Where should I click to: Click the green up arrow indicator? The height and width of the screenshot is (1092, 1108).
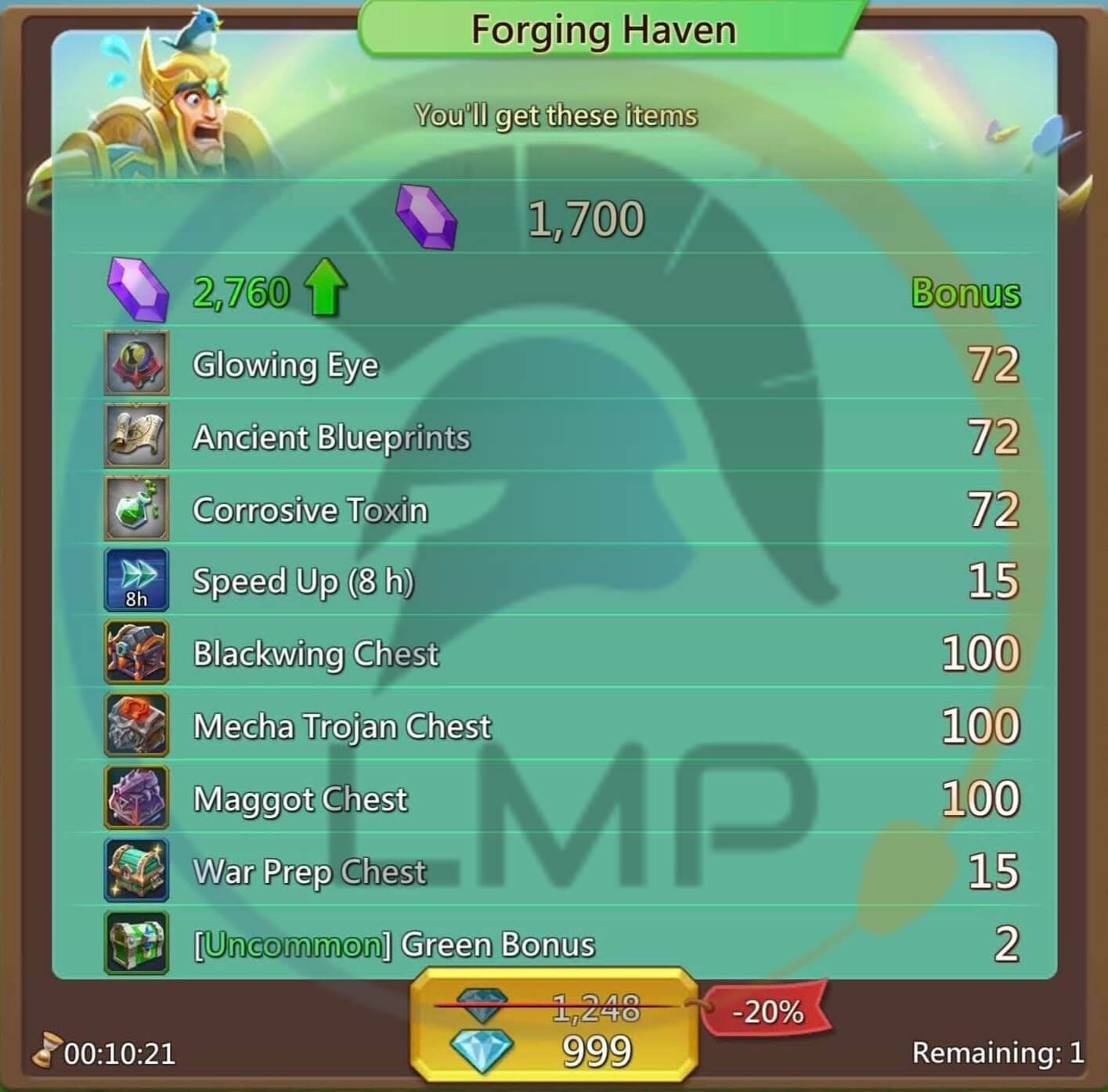327,288
